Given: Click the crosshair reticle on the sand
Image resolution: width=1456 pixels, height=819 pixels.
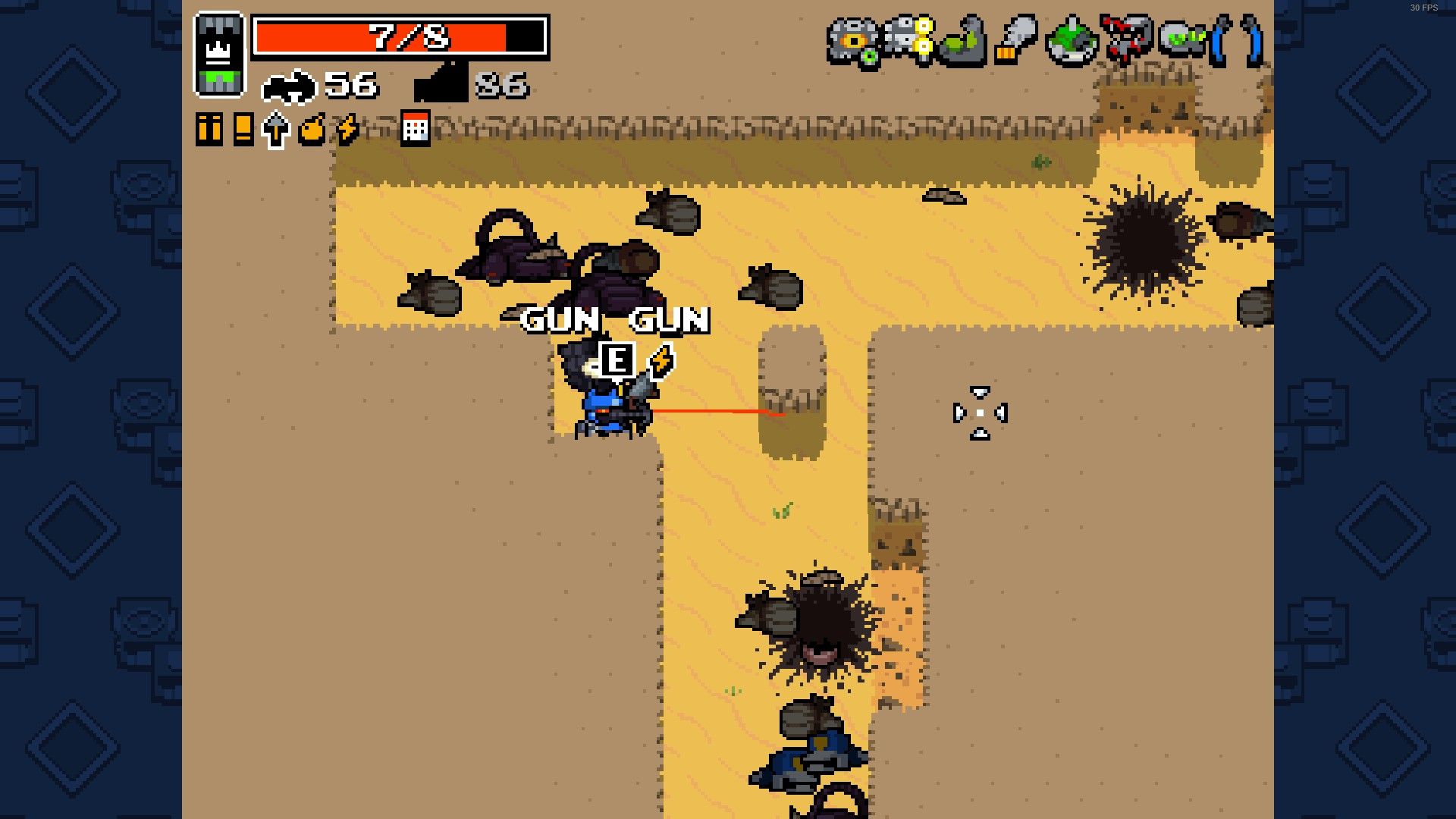Looking at the screenshot, I should [980, 413].
